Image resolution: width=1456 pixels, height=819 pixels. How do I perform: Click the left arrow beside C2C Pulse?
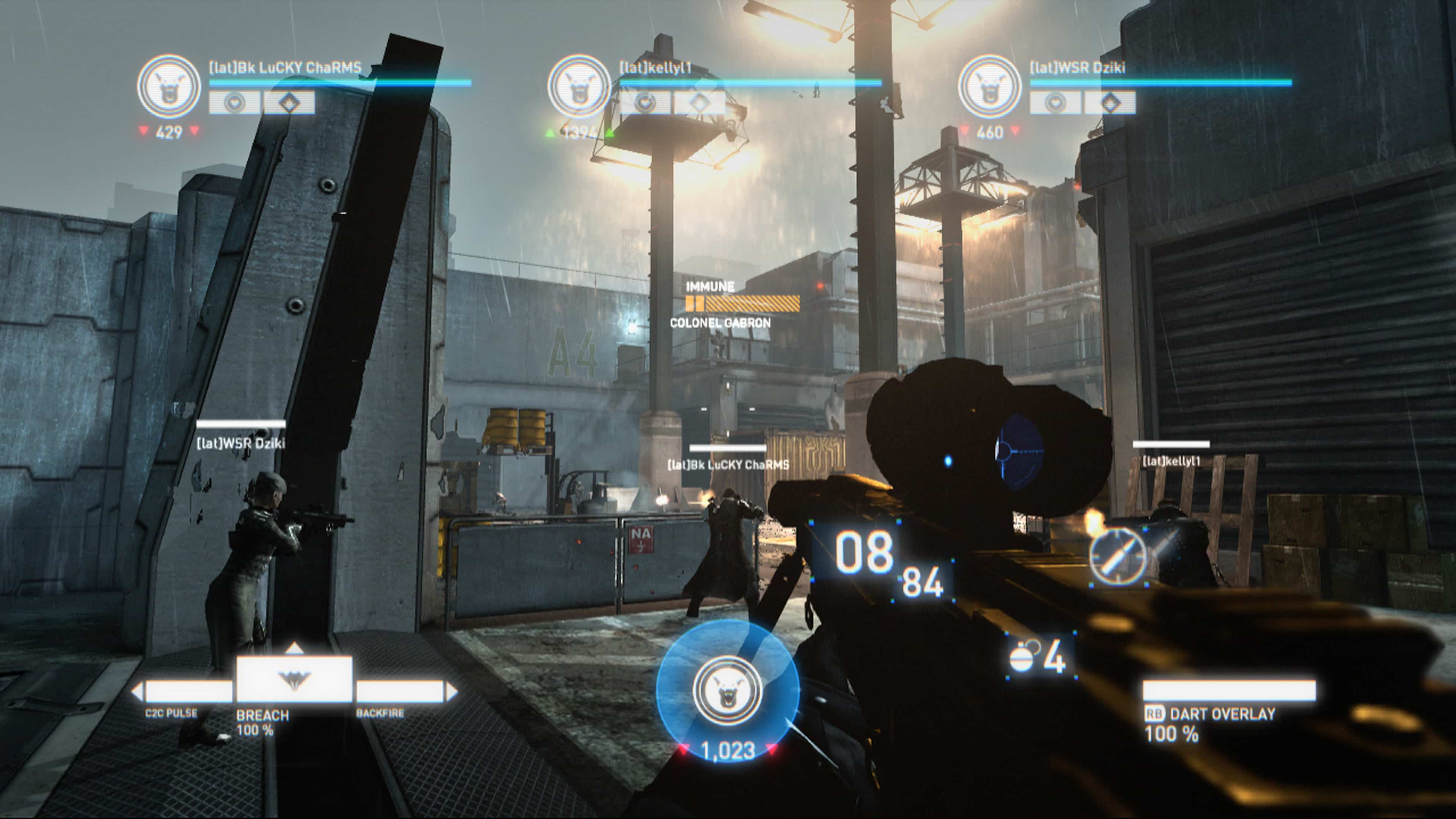pos(137,691)
